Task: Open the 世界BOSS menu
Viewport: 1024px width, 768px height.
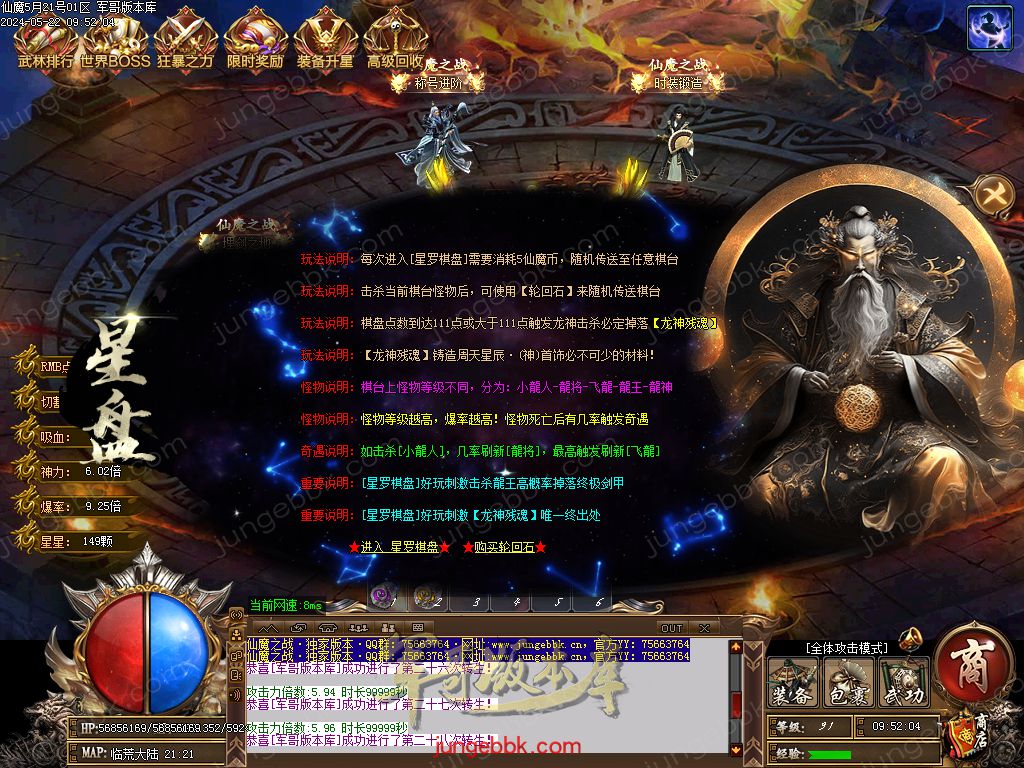Action: click(x=115, y=41)
